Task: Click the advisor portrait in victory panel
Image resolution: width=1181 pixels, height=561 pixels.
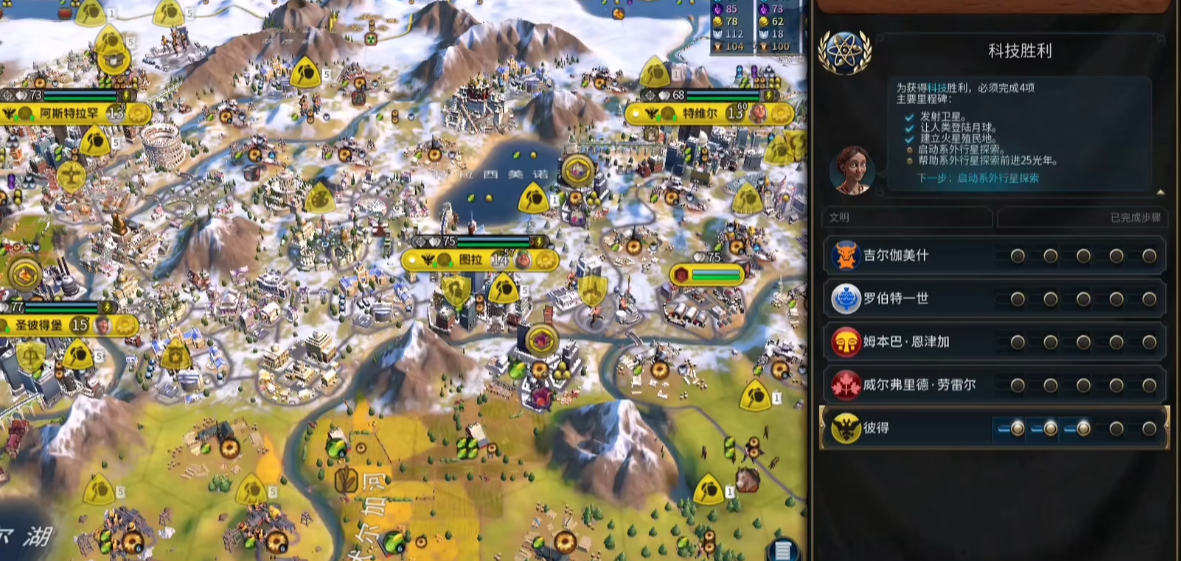Action: (851, 169)
